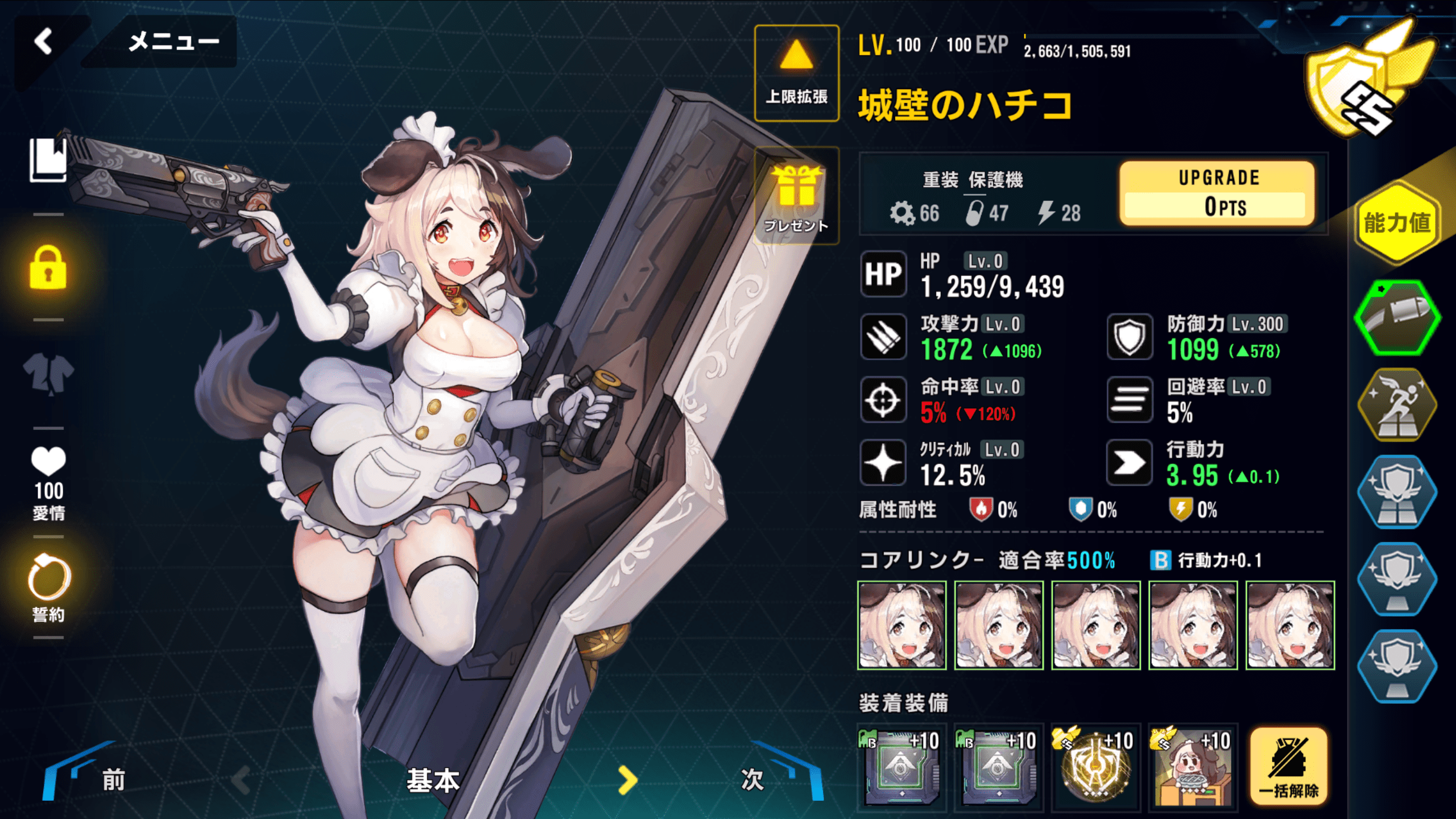Click the yellow UPGRADE button
Screen dimensions: 1456x819
click(x=1217, y=193)
